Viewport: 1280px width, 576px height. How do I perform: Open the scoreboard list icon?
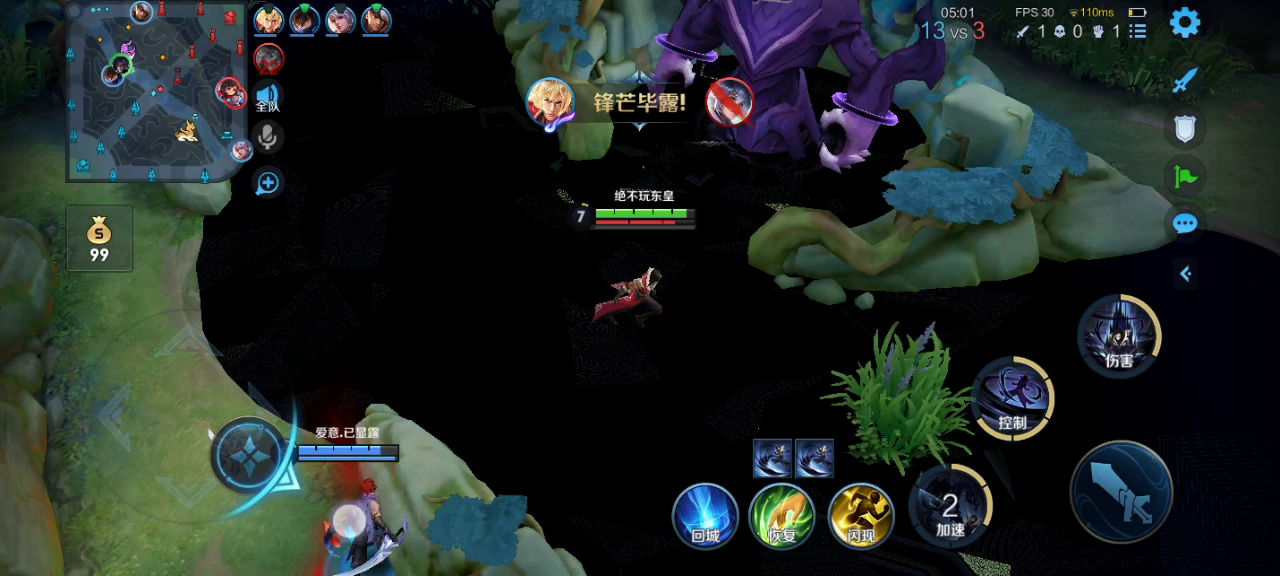click(1137, 32)
